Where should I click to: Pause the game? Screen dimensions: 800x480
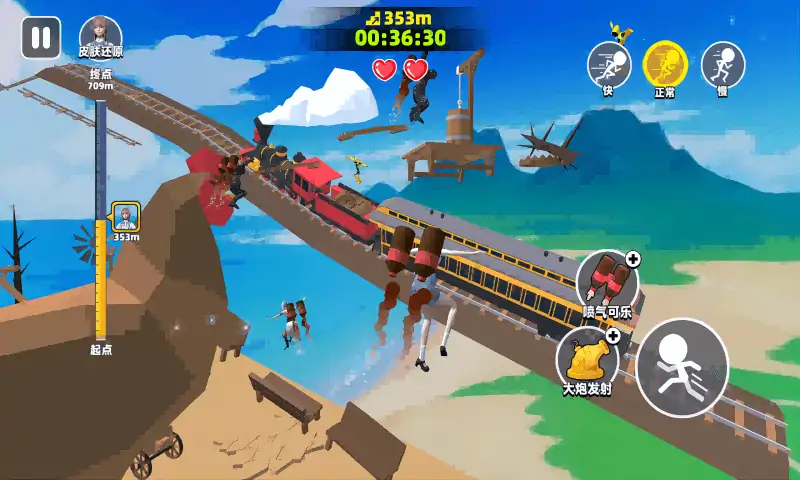point(41,38)
